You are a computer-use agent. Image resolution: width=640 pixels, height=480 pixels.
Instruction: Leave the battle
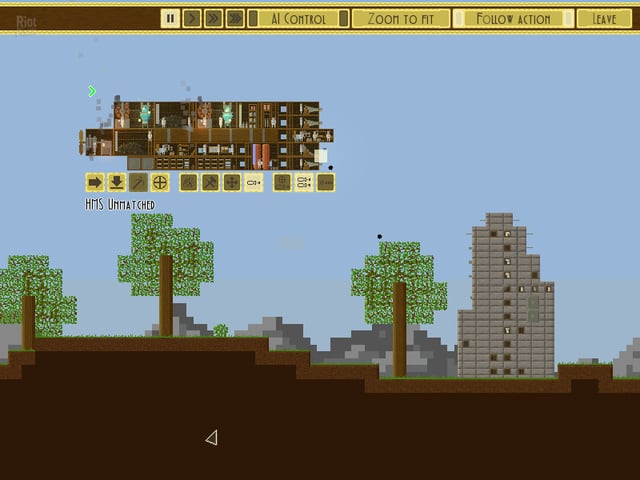604,18
